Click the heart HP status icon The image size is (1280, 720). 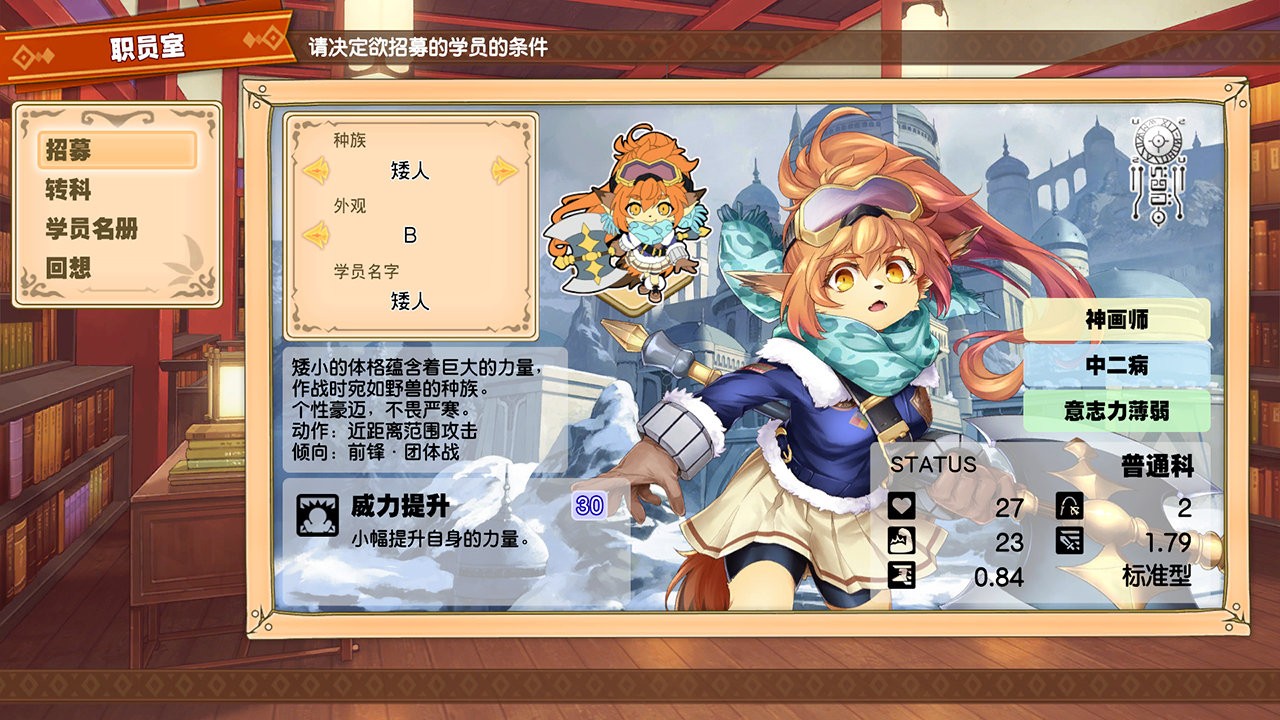(900, 507)
